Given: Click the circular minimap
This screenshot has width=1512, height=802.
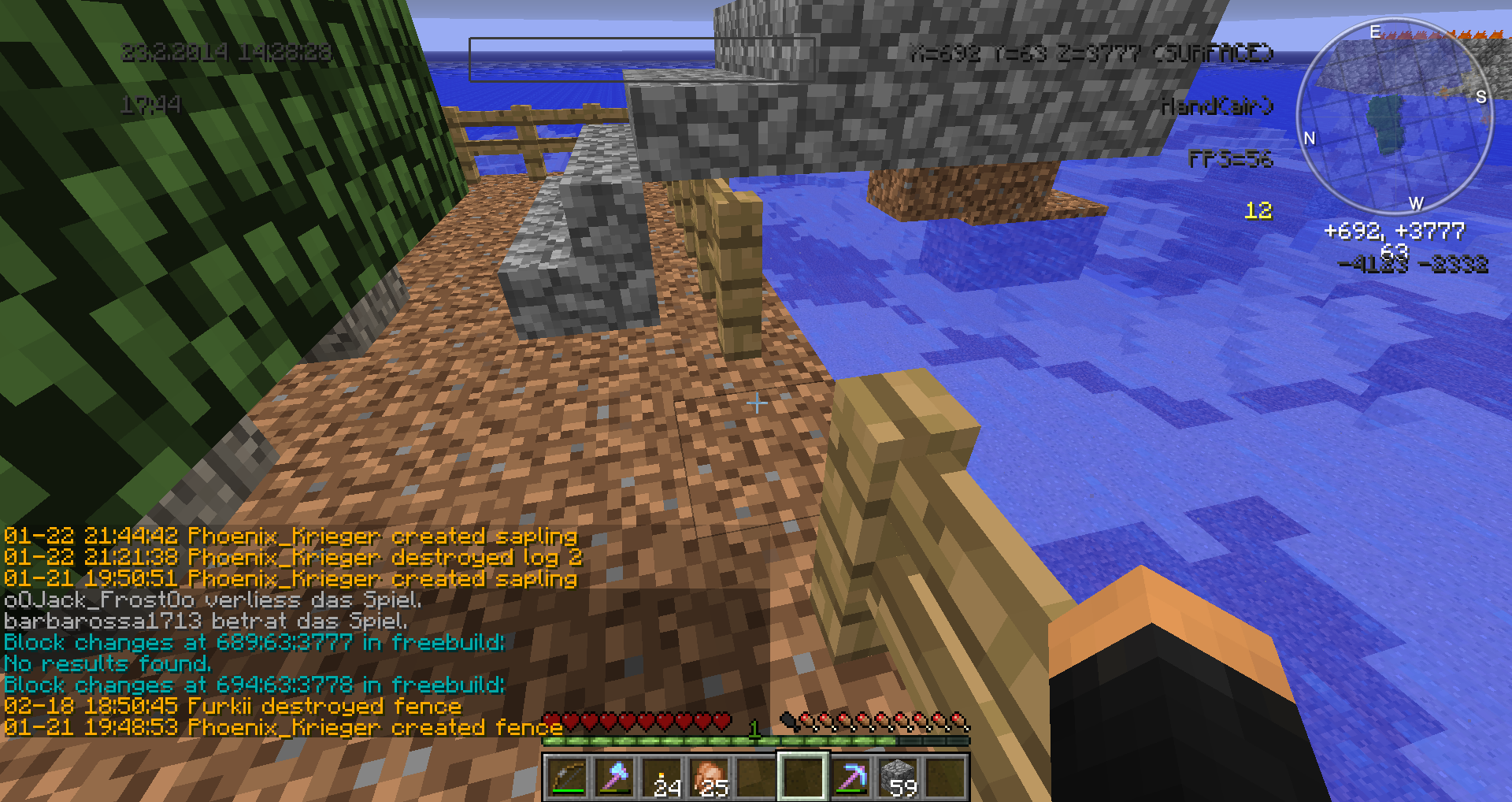Looking at the screenshot, I should pyautogui.click(x=1394, y=118).
